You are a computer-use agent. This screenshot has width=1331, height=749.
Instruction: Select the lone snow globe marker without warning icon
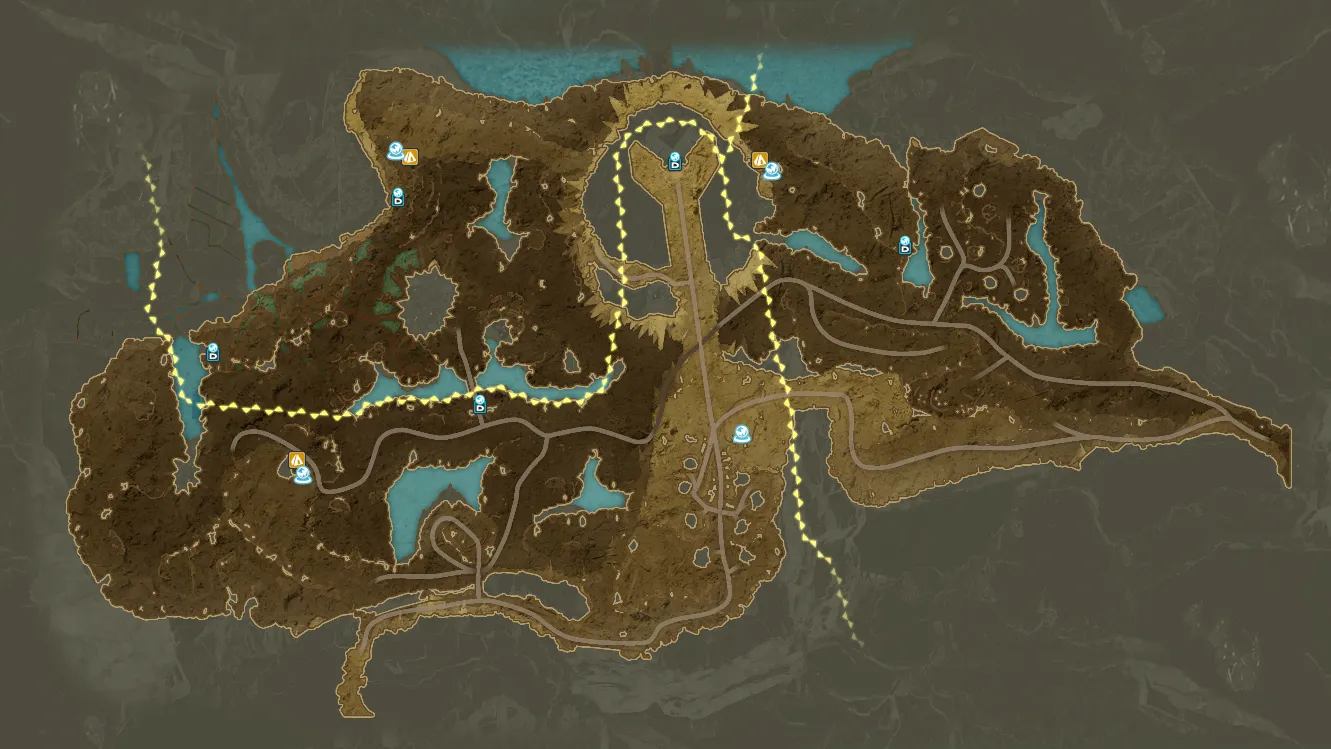point(742,434)
